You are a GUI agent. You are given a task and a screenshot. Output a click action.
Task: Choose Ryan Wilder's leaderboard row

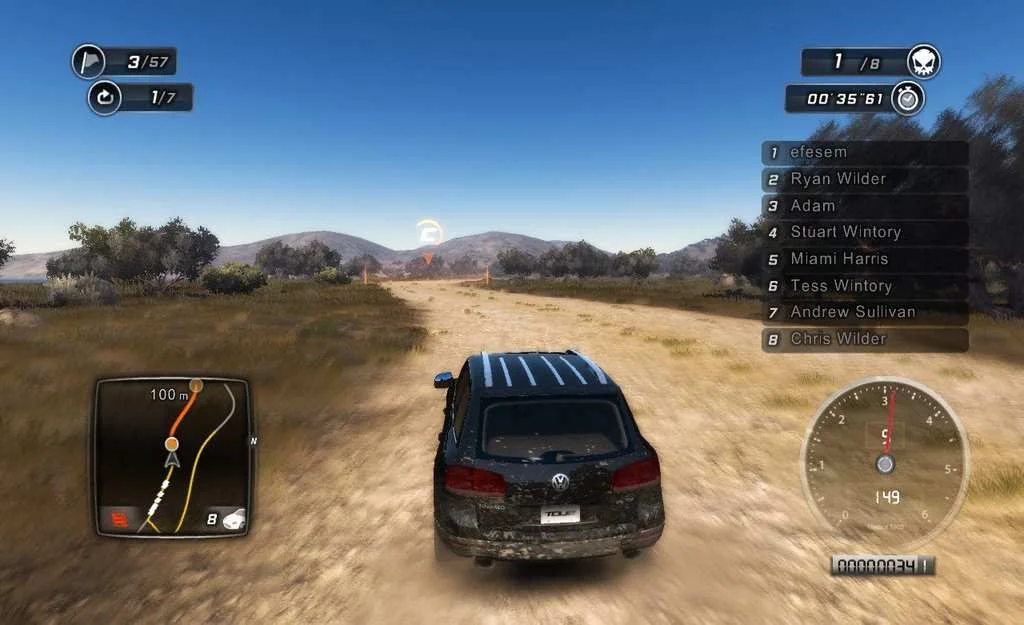865,180
